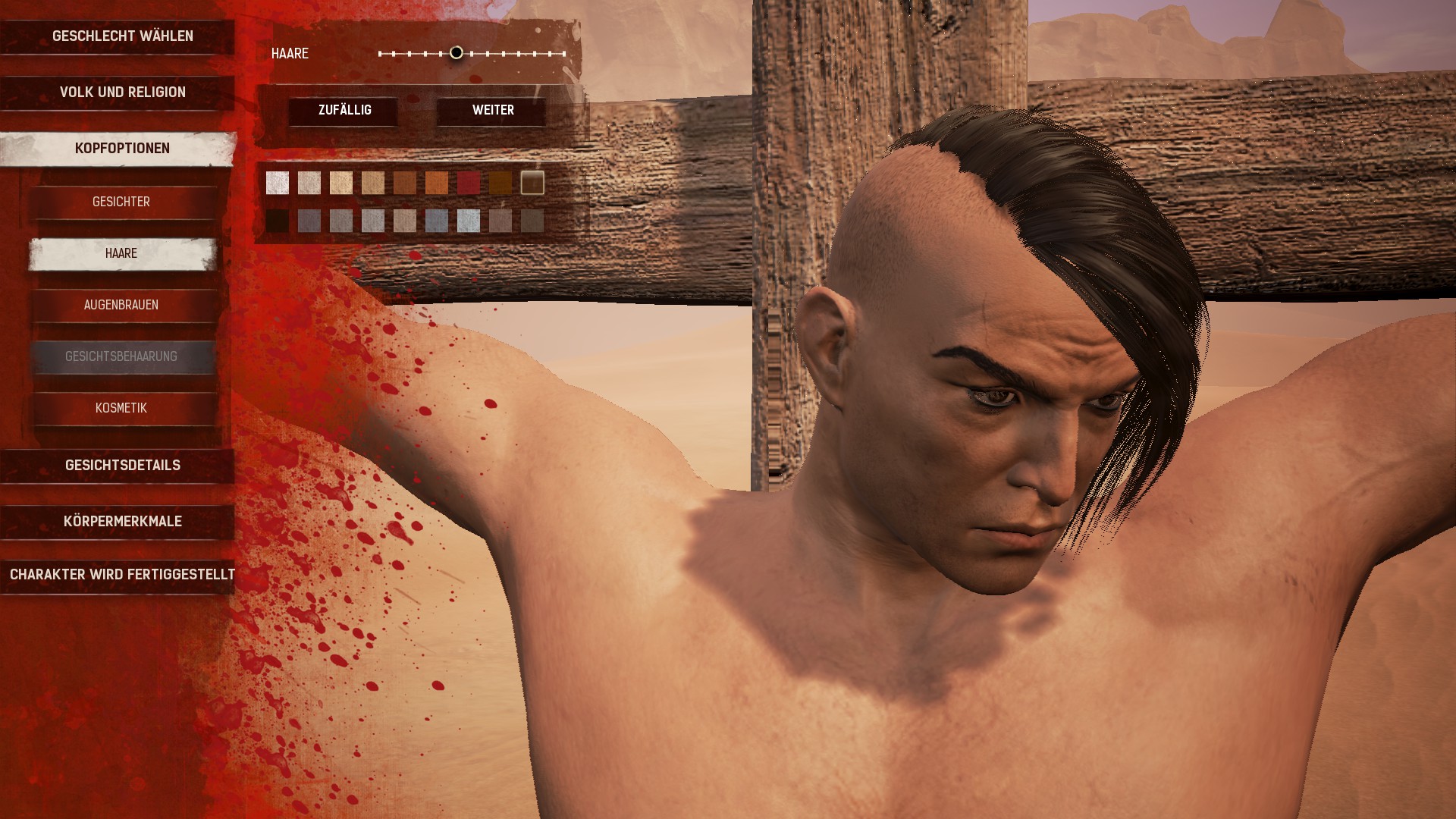This screenshot has height=819, width=1456.
Task: Select the Volk und Religion menu
Action: [121, 93]
